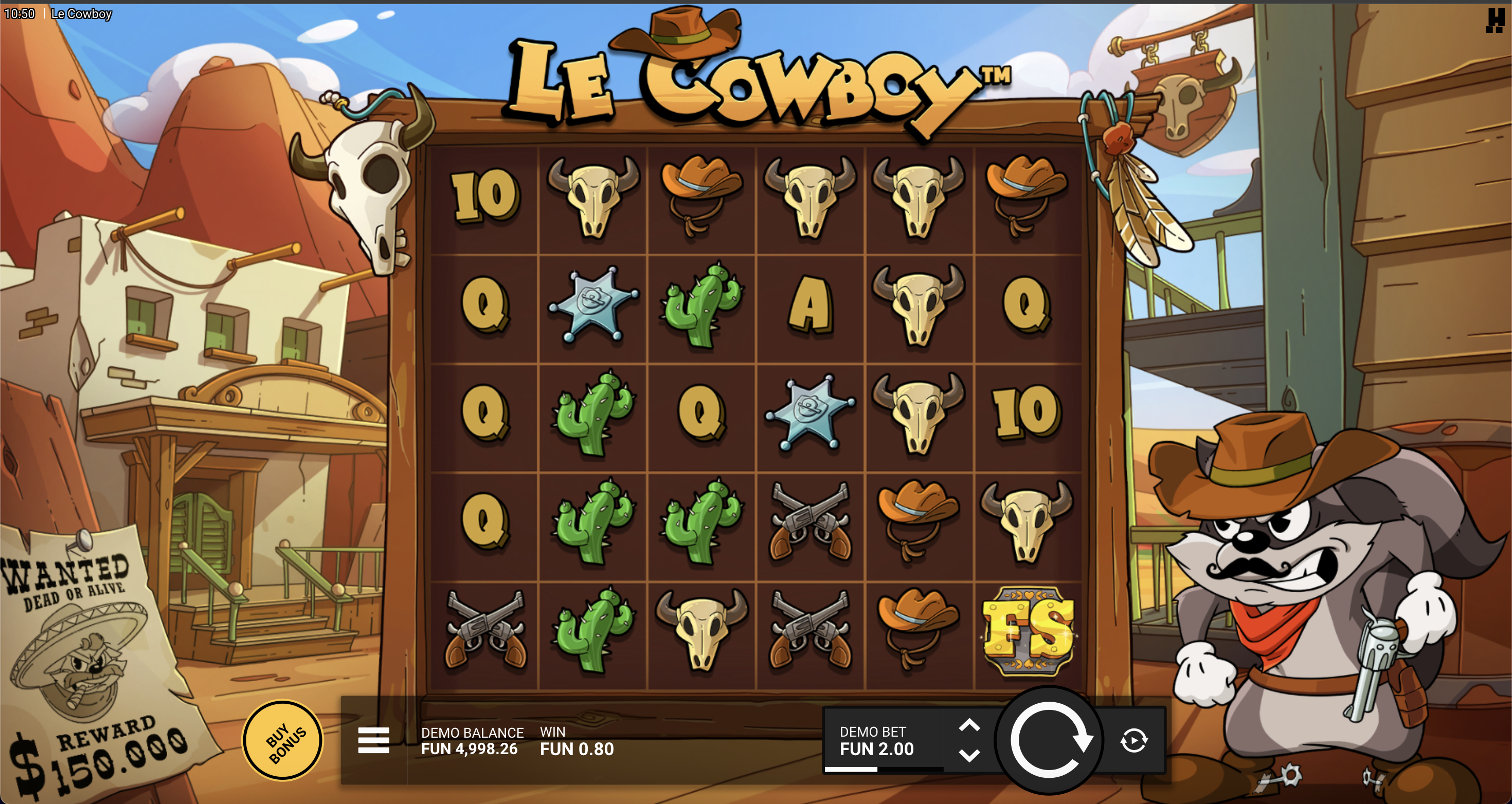
Task: Open the hamburger game menu
Action: [x=373, y=740]
